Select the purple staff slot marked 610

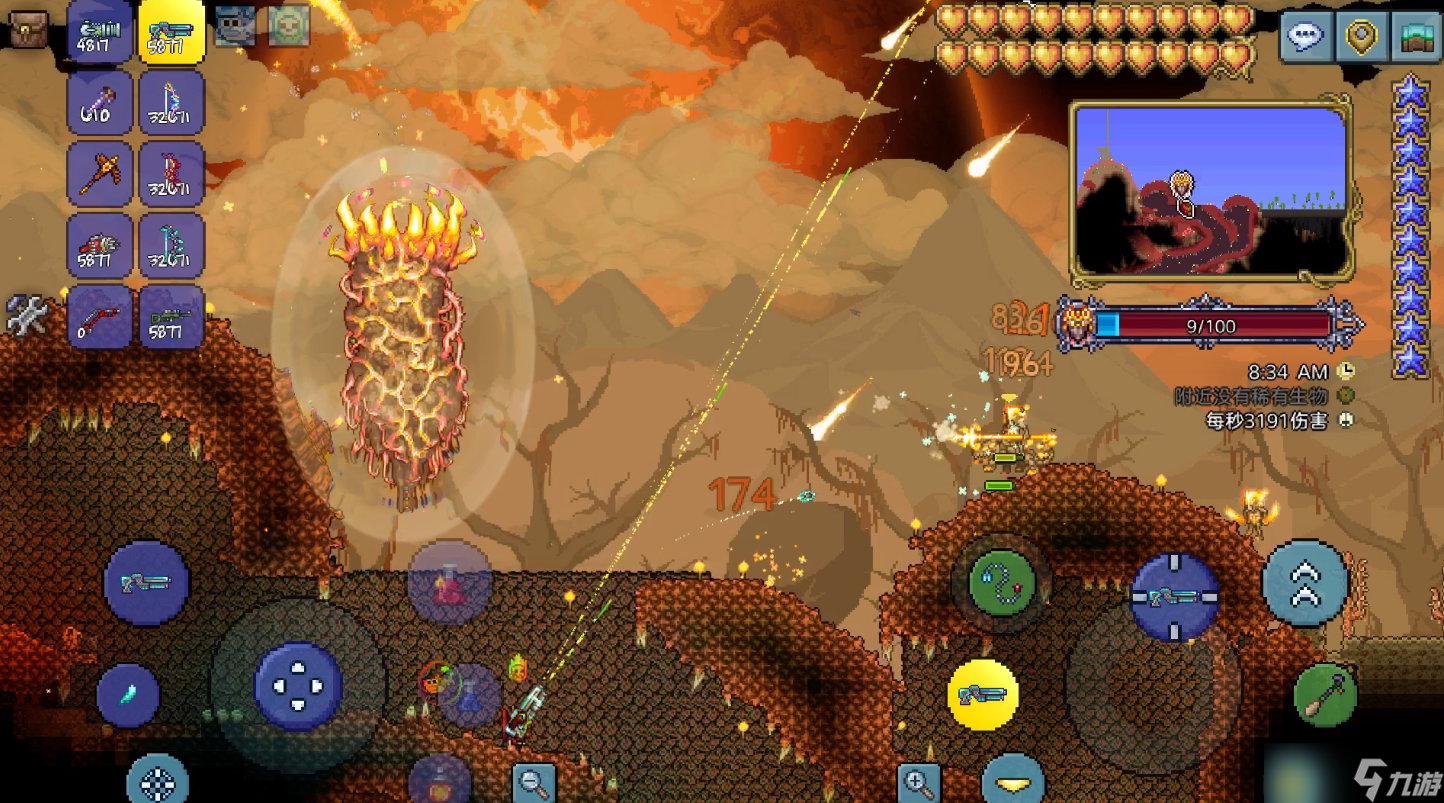100,103
